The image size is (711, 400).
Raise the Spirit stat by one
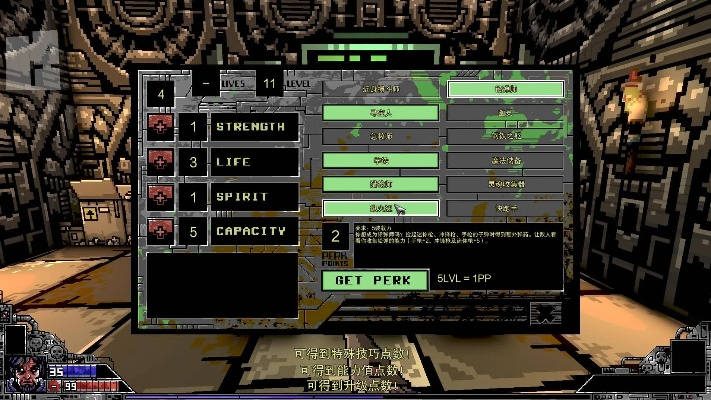point(159,196)
